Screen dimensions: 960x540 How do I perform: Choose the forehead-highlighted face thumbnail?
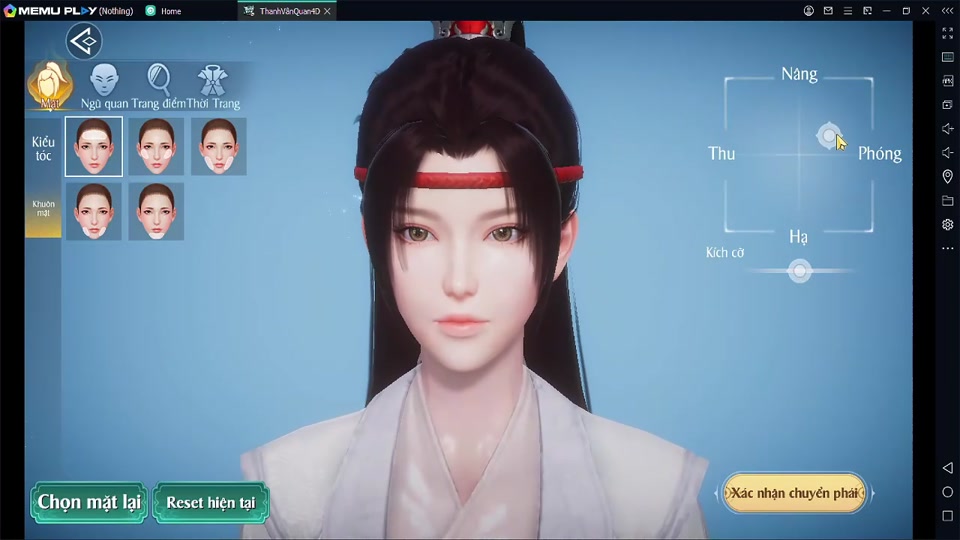point(94,146)
